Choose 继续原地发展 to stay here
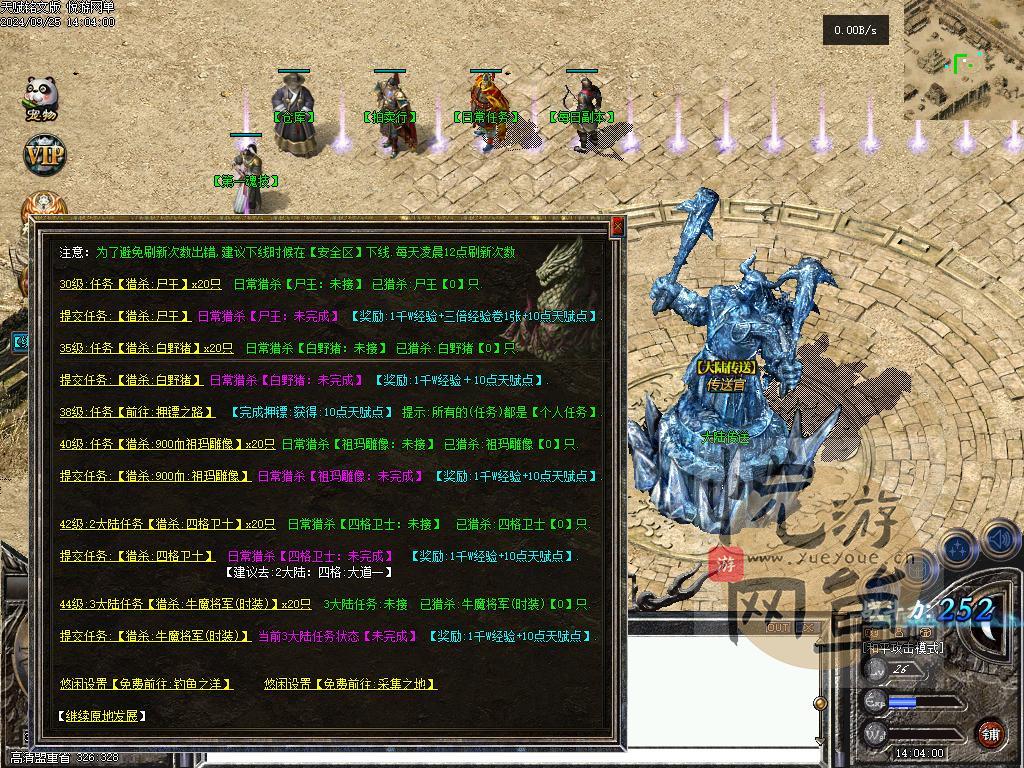 tap(103, 716)
